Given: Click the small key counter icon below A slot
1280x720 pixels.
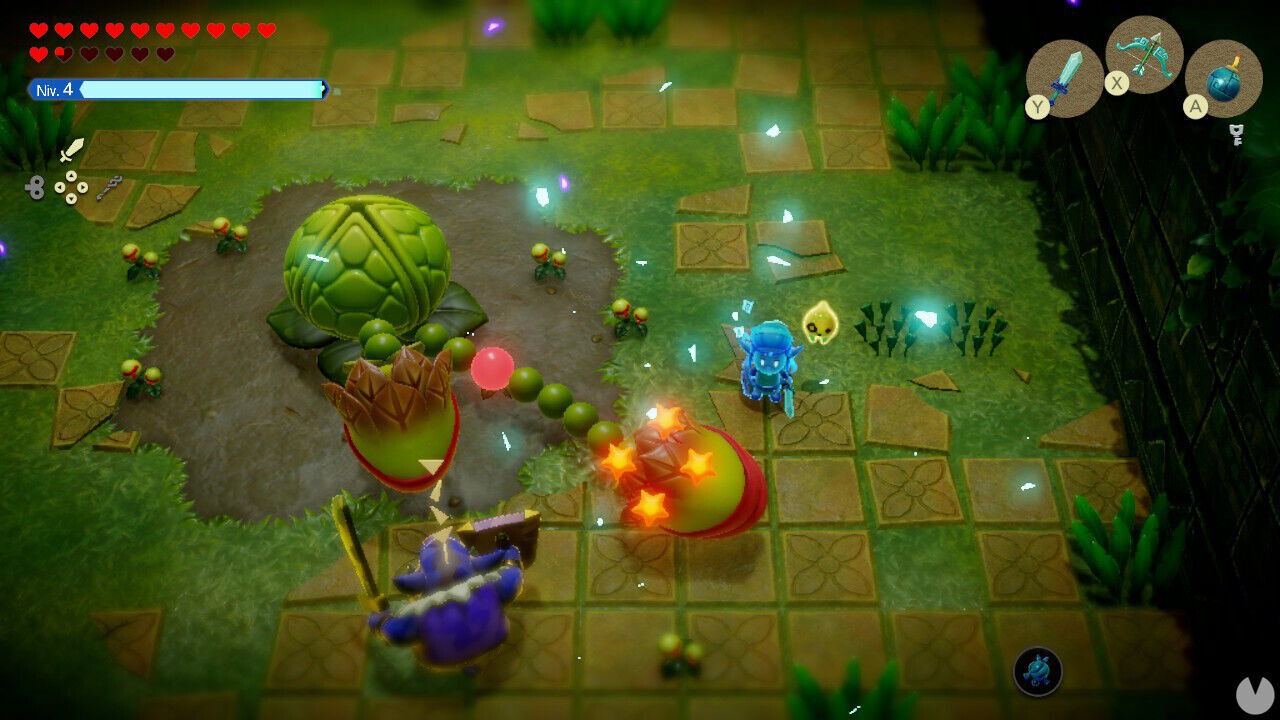Looking at the screenshot, I should [x=1236, y=133].
